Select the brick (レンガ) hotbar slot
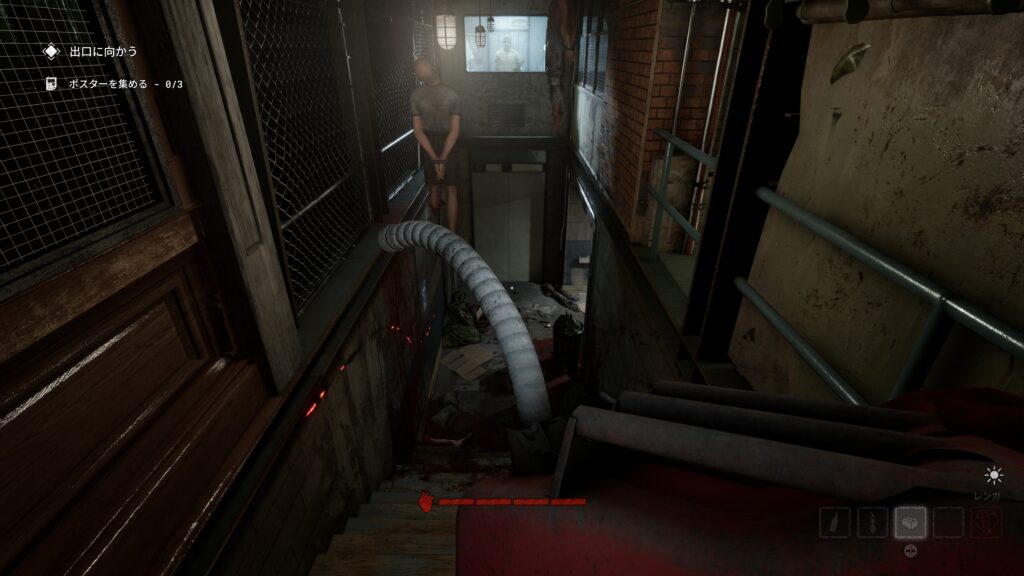 [x=910, y=522]
